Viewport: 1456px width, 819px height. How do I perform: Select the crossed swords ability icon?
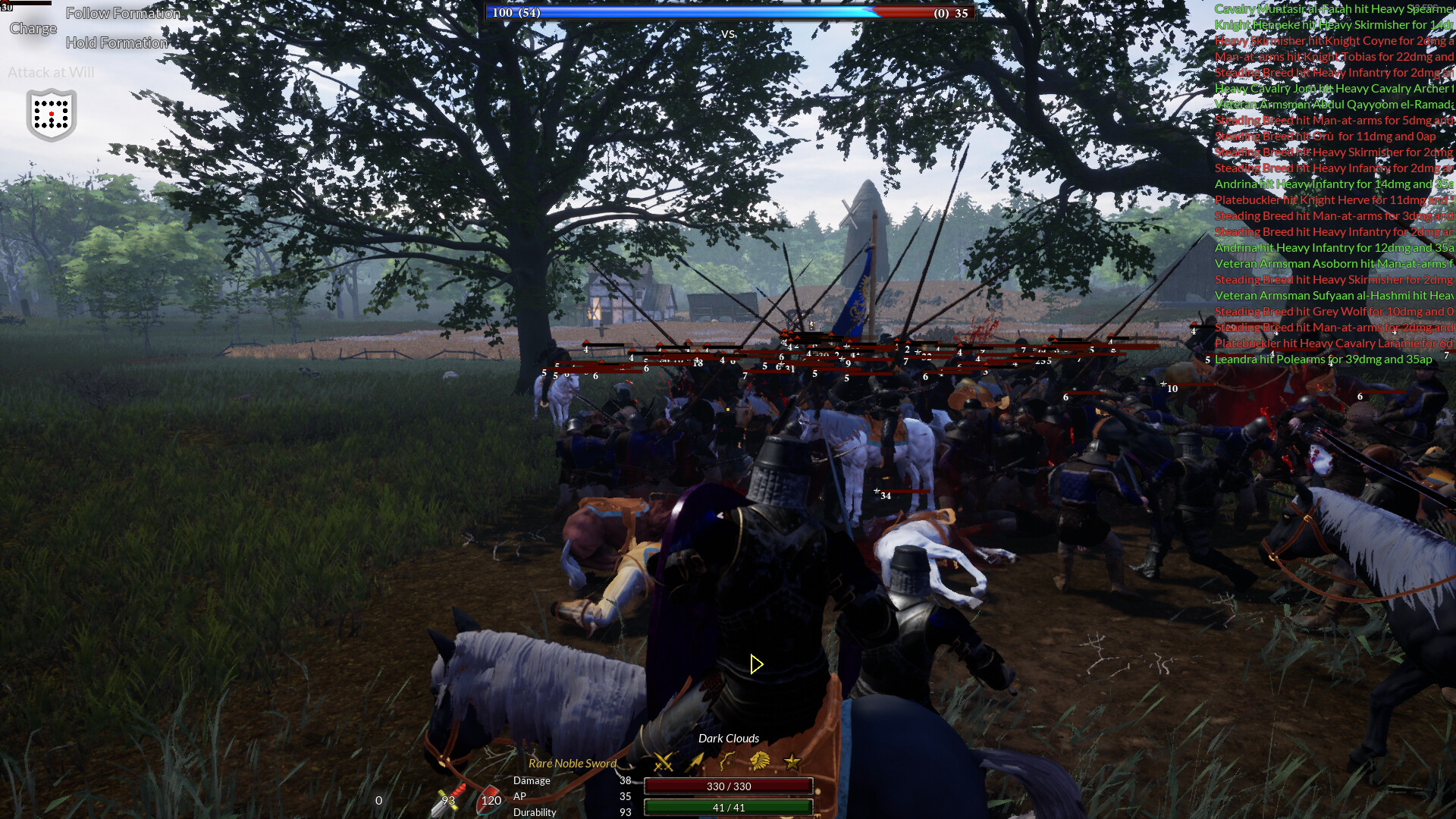pos(663,761)
